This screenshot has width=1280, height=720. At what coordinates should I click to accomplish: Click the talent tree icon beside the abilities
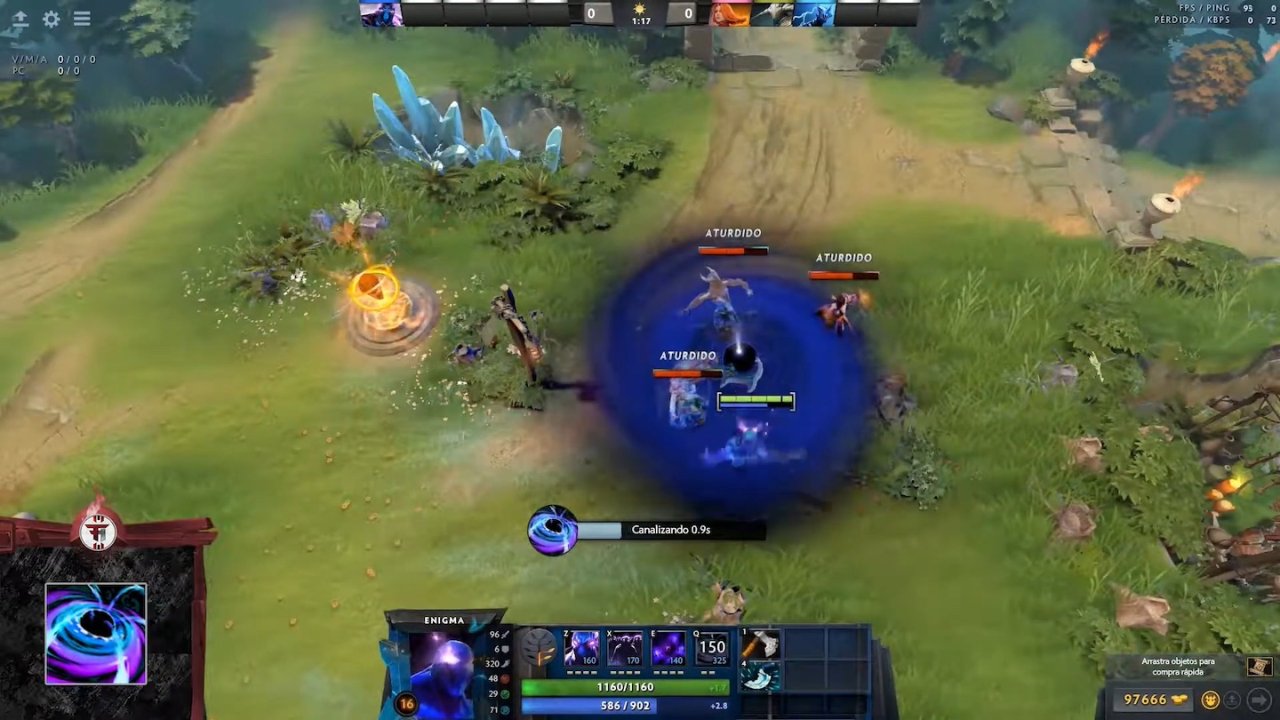coord(537,648)
